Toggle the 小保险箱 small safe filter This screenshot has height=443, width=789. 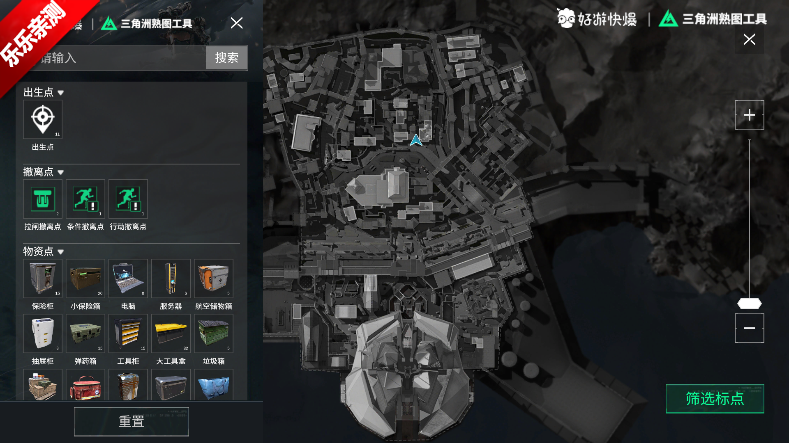85,278
